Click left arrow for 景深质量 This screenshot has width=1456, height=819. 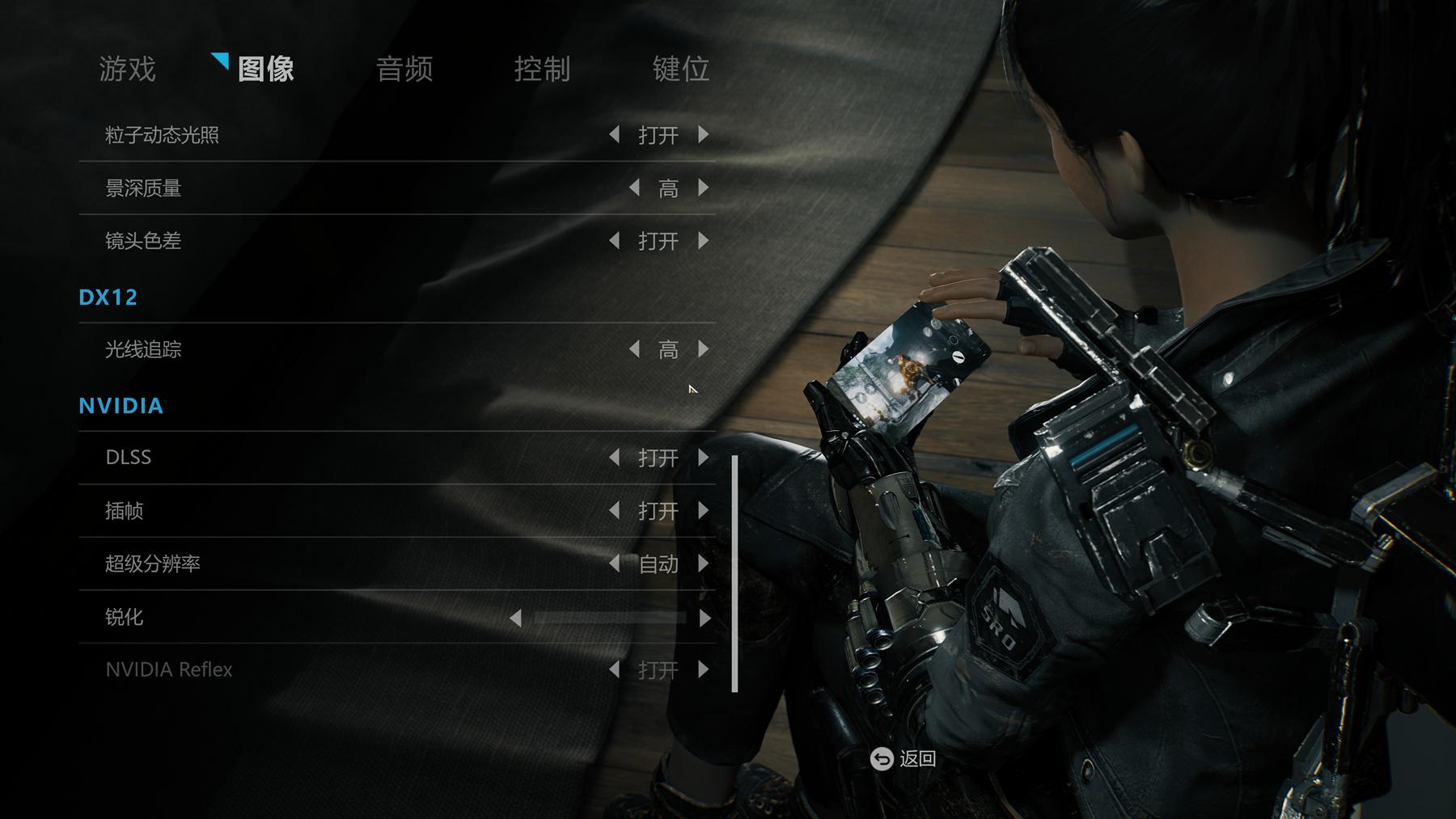pyautogui.click(x=634, y=188)
